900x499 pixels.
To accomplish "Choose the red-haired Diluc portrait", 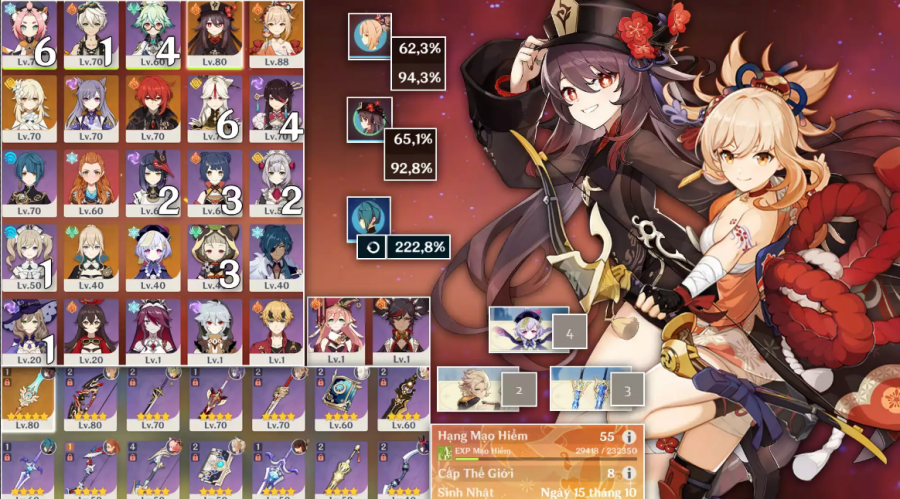I will pos(154,107).
